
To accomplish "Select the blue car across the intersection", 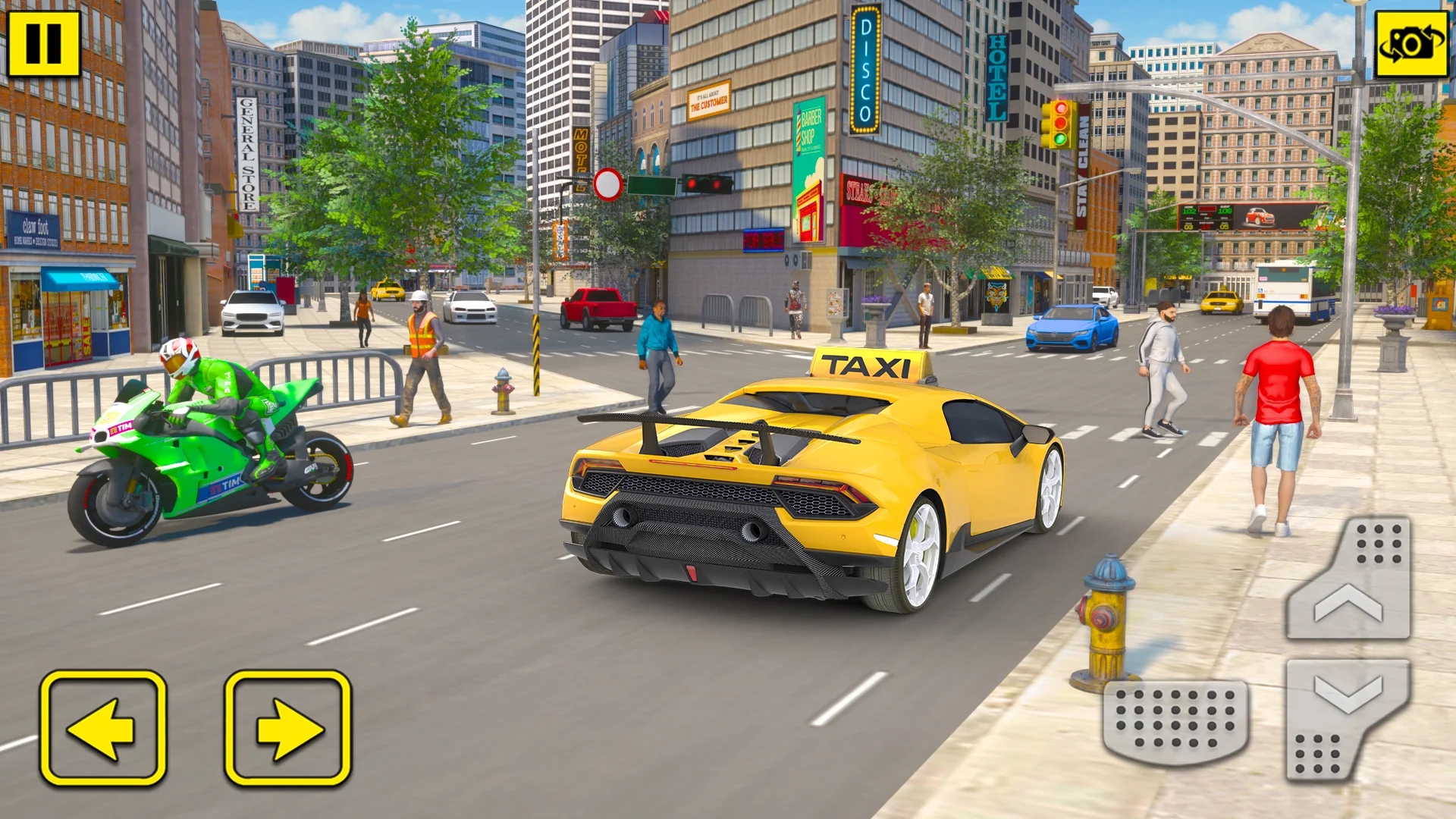I will click(1068, 326).
